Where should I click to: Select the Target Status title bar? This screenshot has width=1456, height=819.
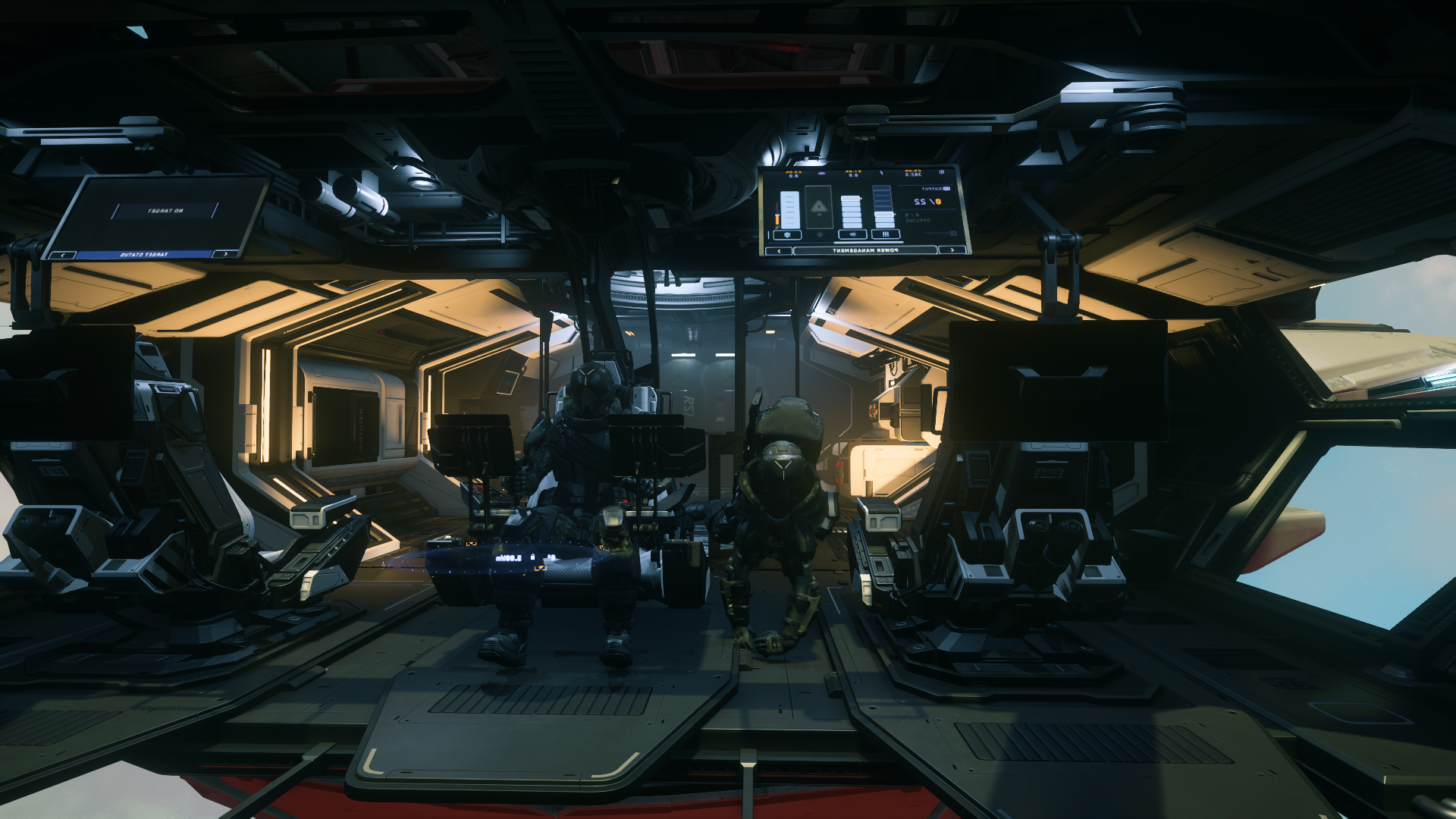pos(144,255)
